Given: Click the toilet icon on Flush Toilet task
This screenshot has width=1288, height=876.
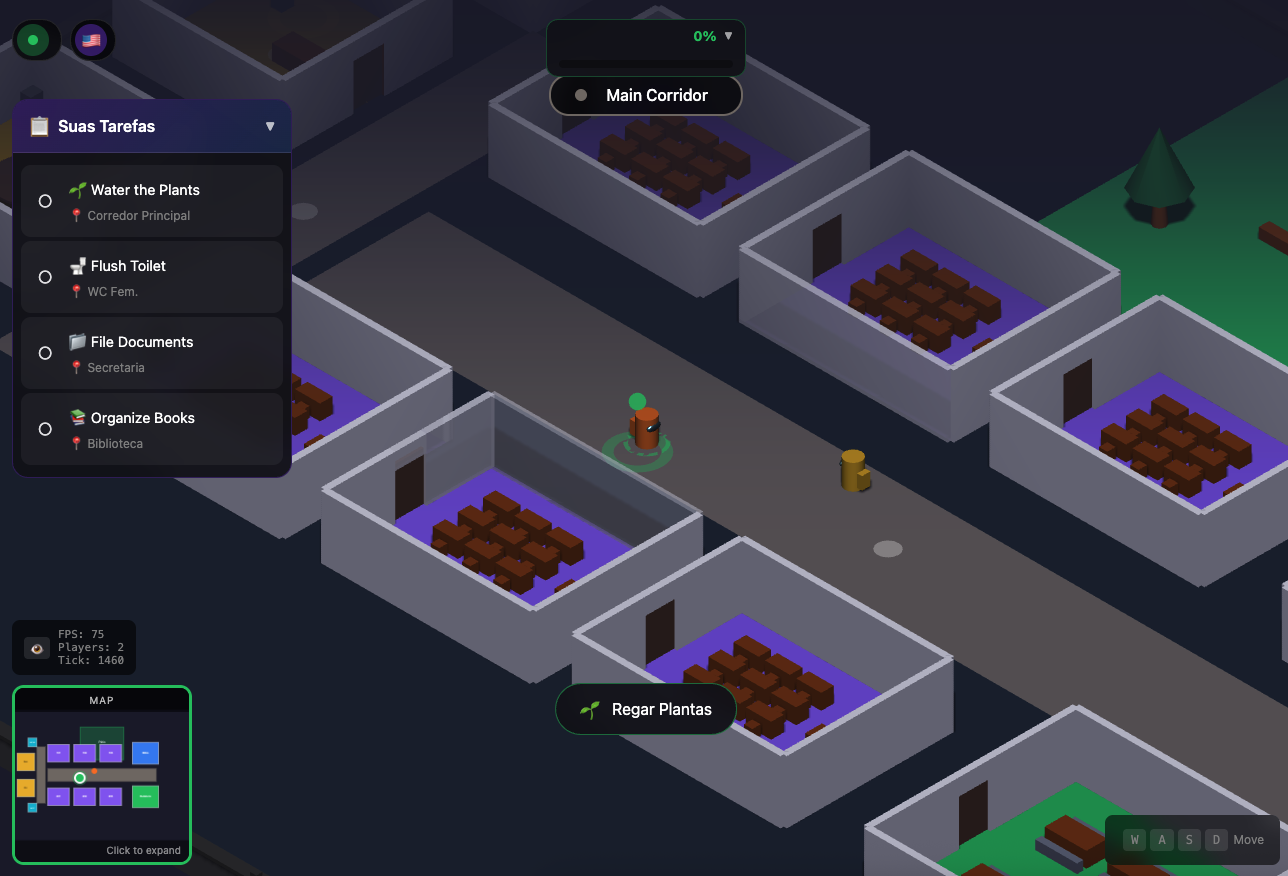Looking at the screenshot, I should tap(78, 265).
